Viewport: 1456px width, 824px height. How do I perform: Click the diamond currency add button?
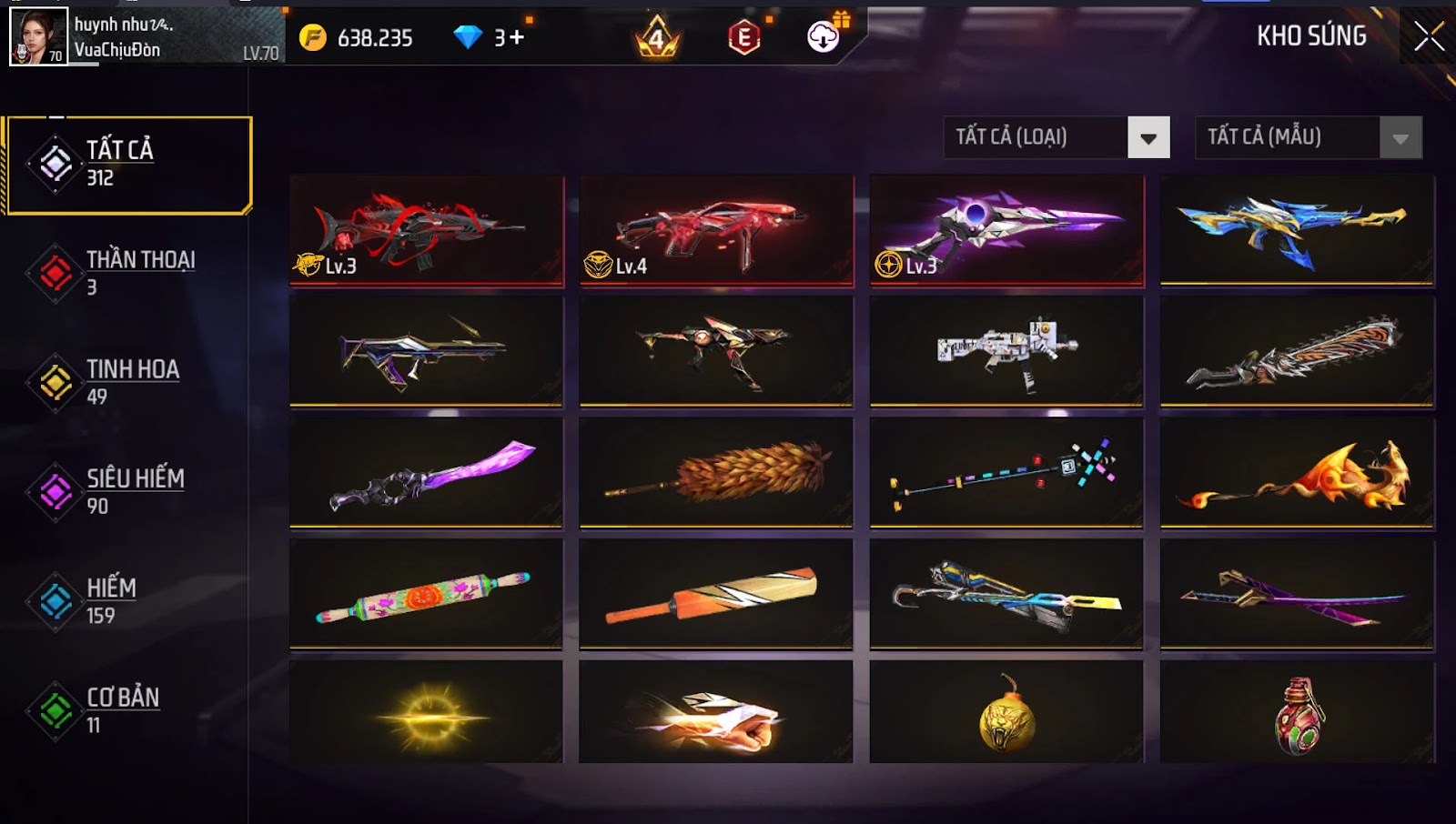(516, 37)
